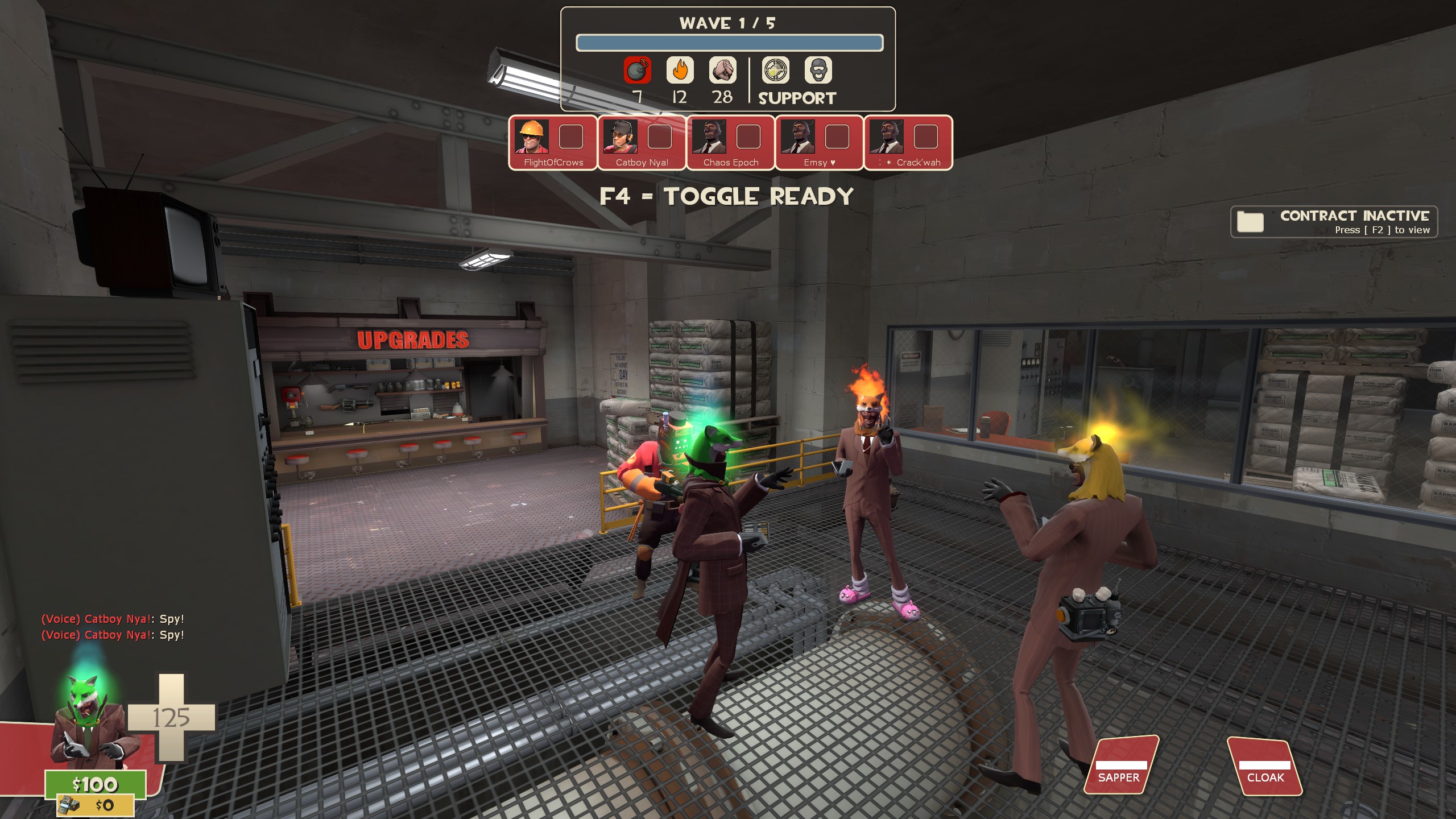Click the red bomb enemy icon
This screenshot has height=819, width=1456.
(x=637, y=71)
